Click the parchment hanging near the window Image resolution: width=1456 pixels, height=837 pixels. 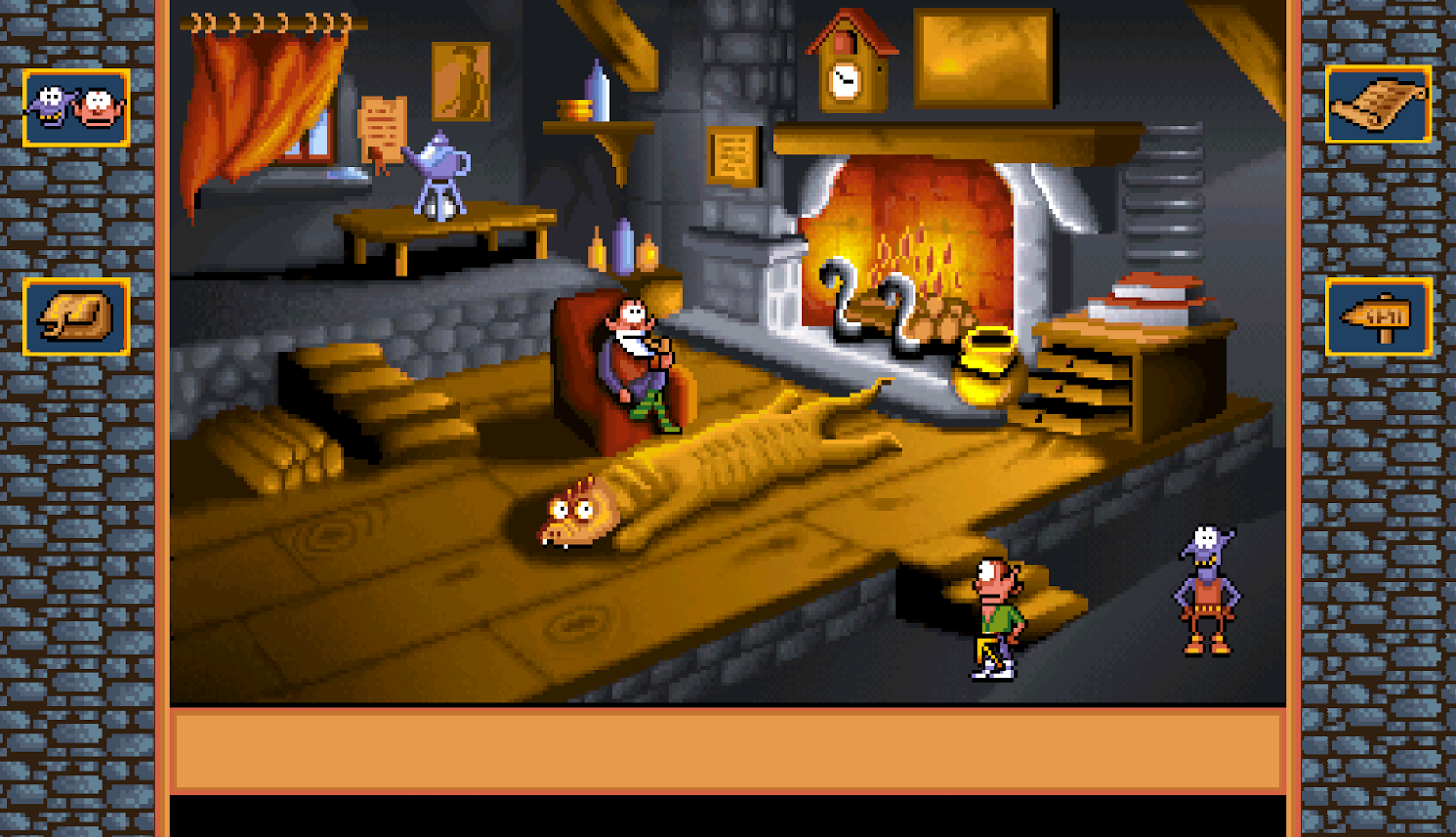coord(383,130)
